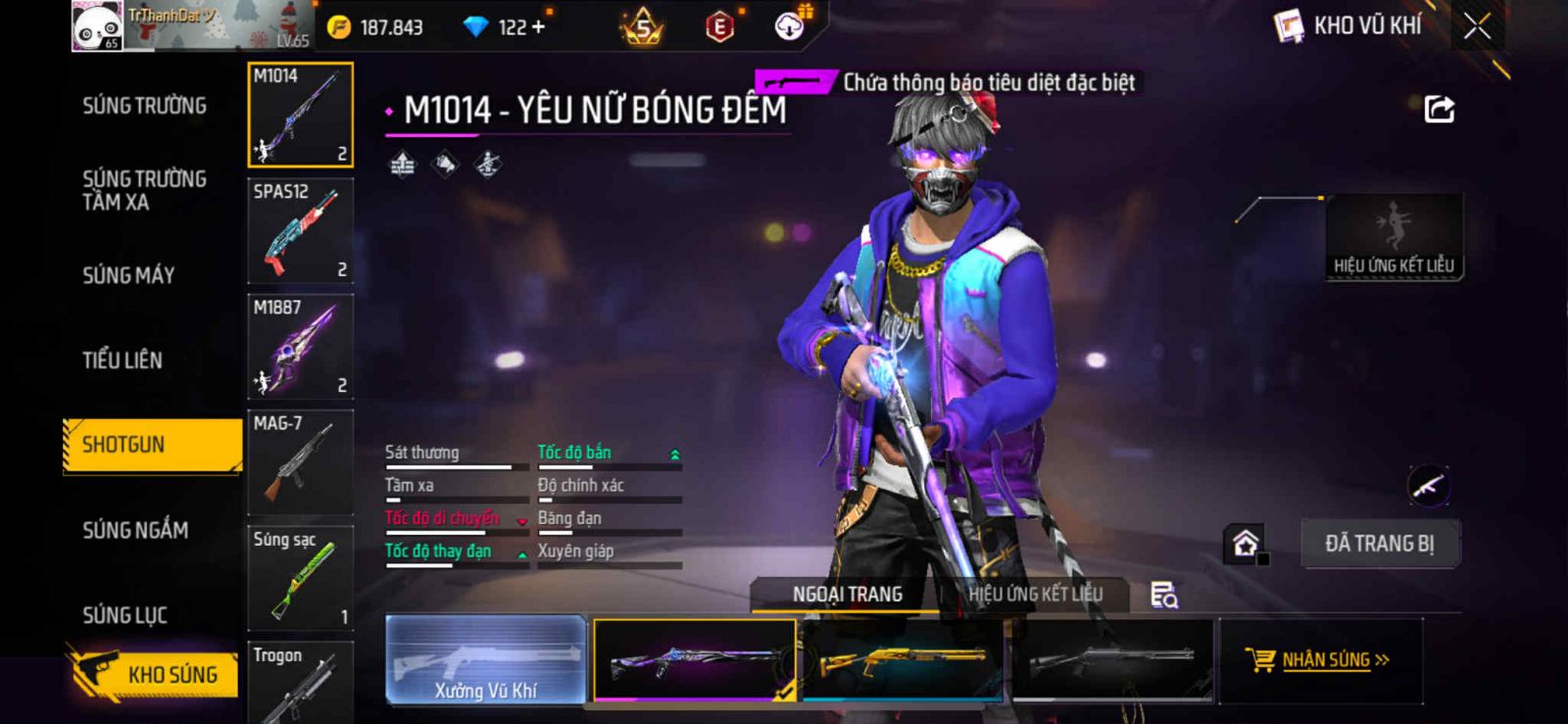Open the Hiệu Ứng Kết Liễu preview box
The image size is (1568, 724).
point(1394,237)
